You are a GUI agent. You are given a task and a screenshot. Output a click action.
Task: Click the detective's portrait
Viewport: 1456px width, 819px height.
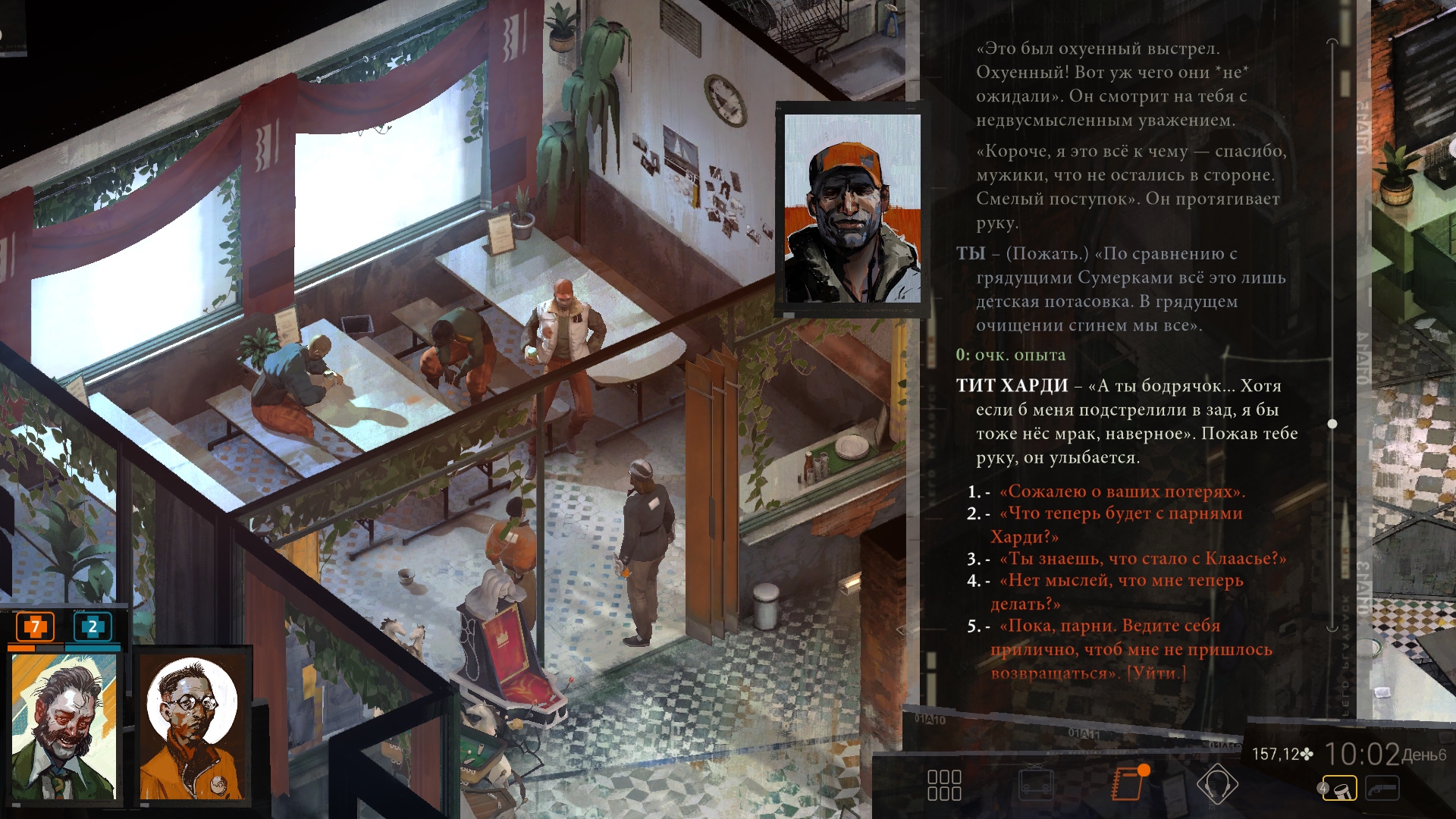(64, 726)
